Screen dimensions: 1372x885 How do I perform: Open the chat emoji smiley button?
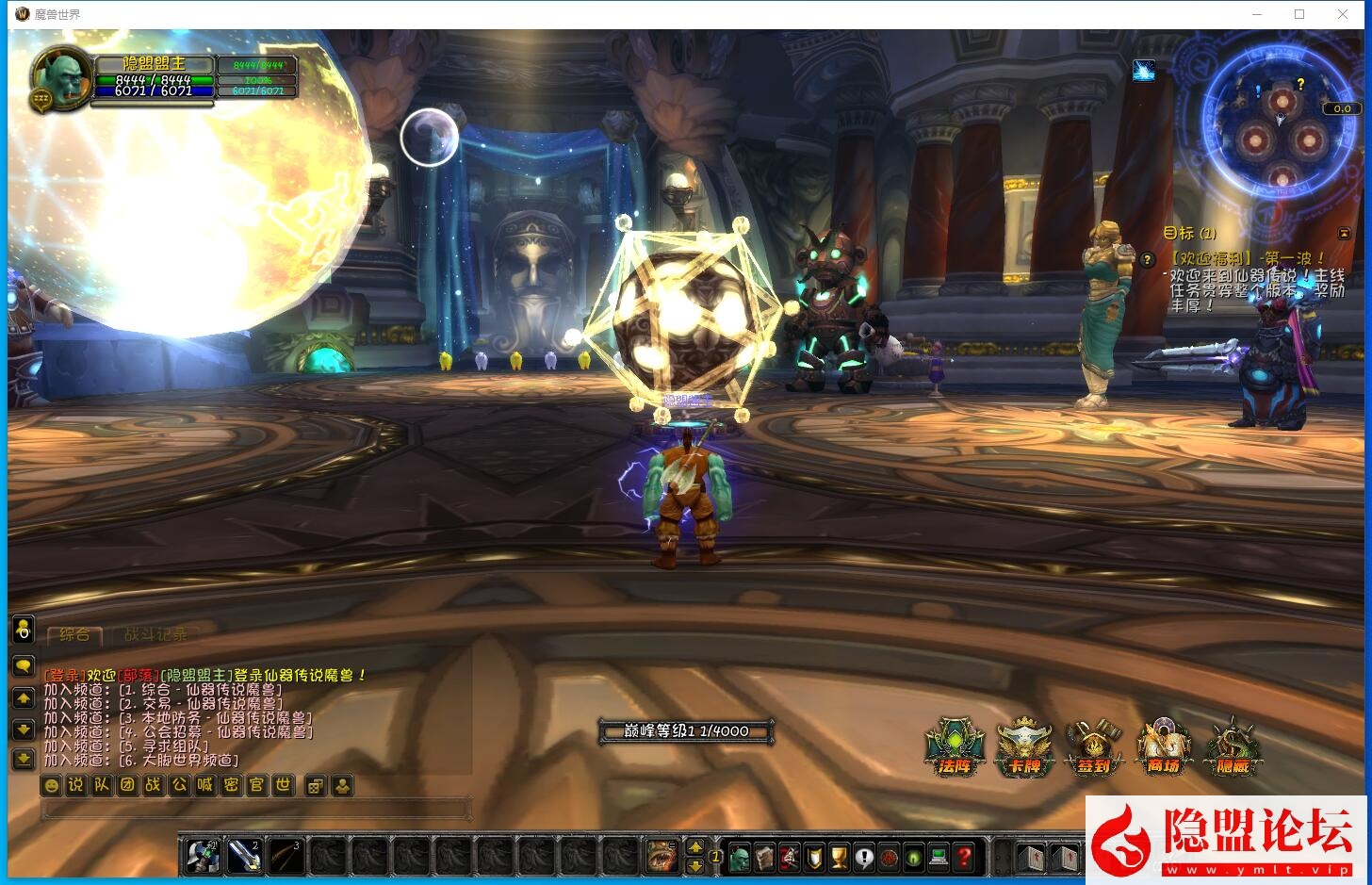coord(52,785)
